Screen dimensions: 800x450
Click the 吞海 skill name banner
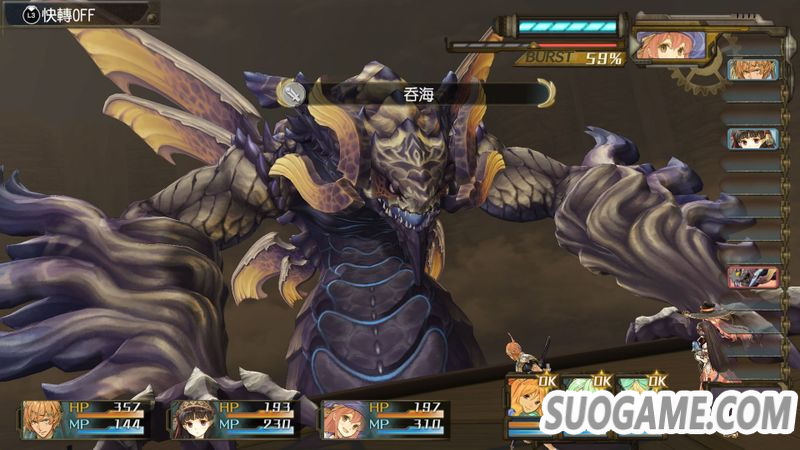click(418, 93)
